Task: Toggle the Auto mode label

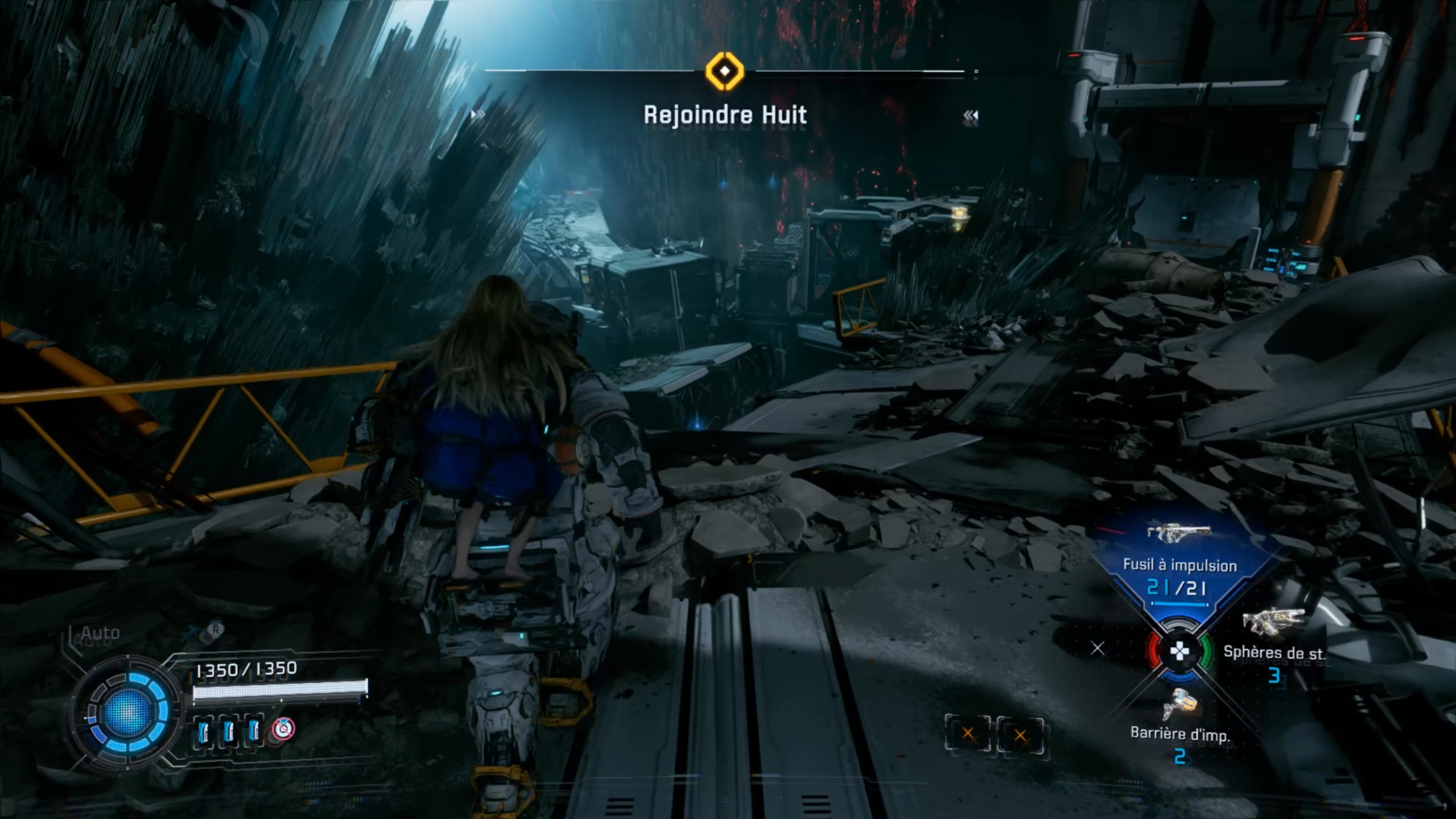Action: (100, 633)
